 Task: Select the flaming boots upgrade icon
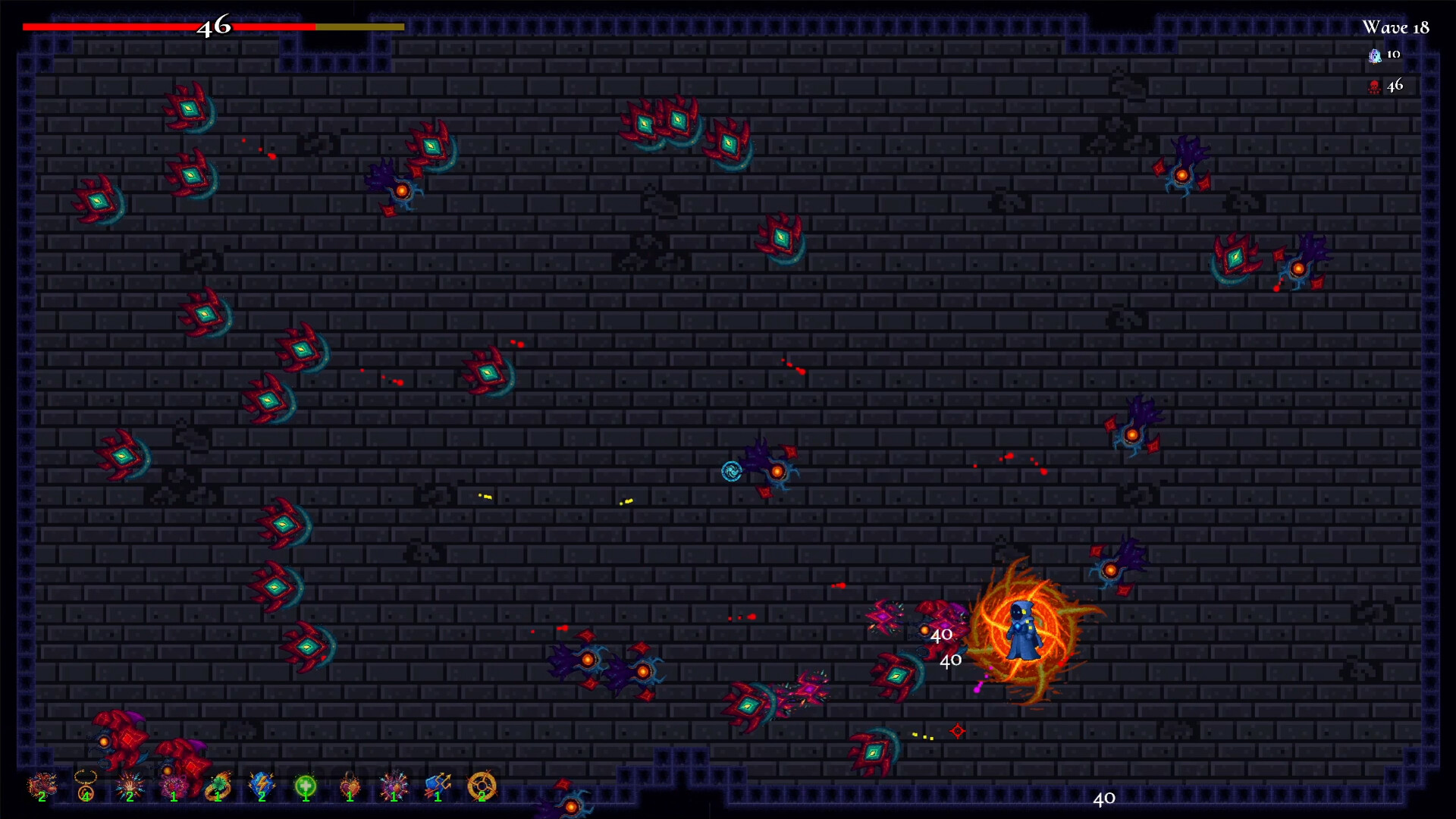[x=42, y=786]
